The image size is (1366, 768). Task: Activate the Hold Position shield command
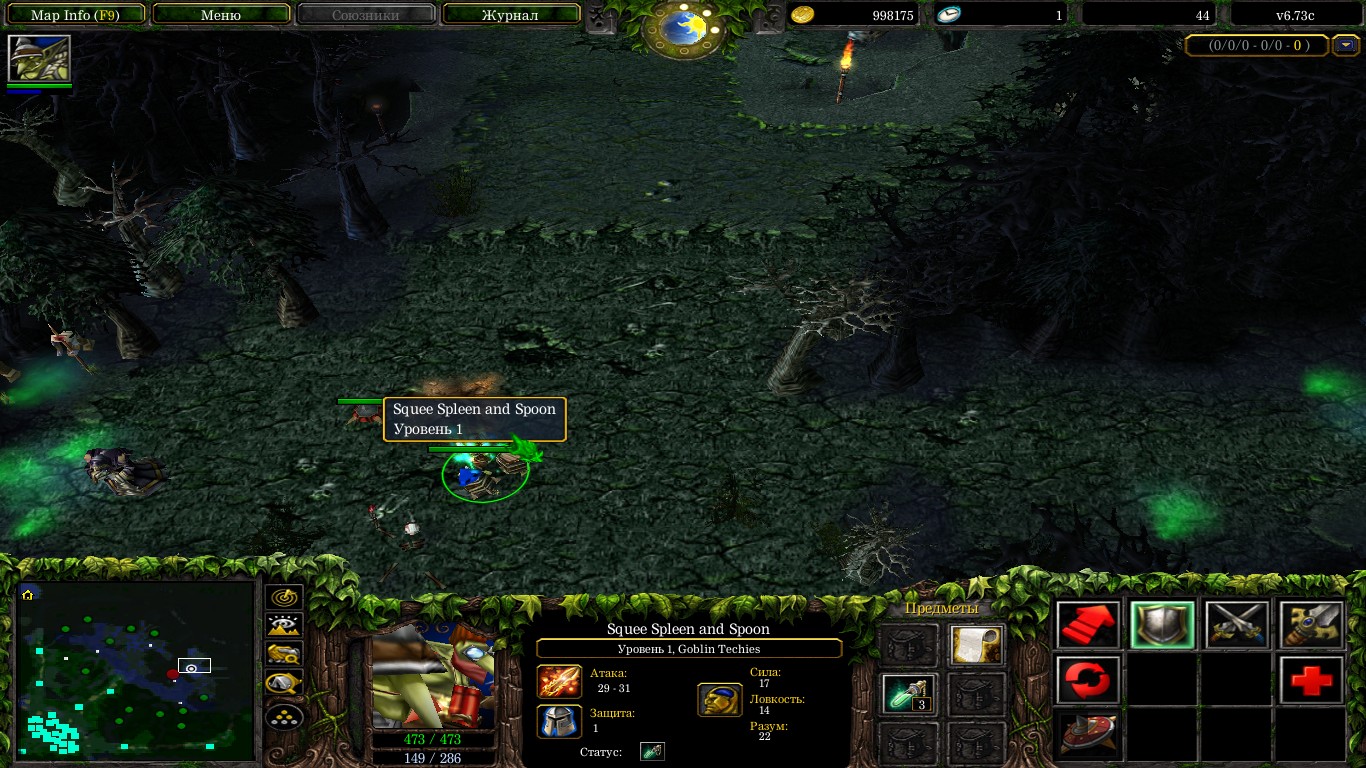pyautogui.click(x=1162, y=625)
